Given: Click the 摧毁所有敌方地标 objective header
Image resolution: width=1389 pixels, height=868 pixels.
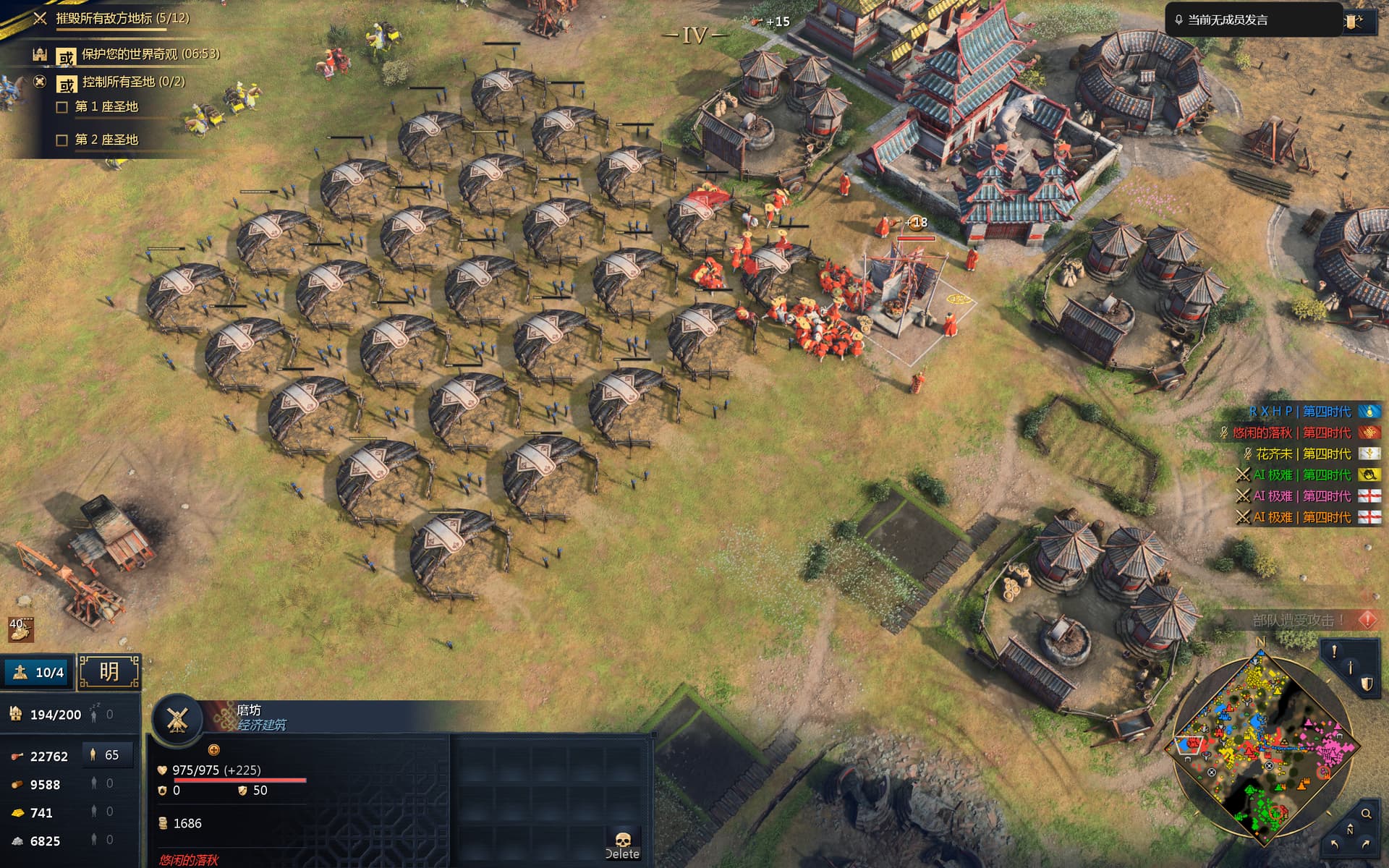Looking at the screenshot, I should click(122, 18).
